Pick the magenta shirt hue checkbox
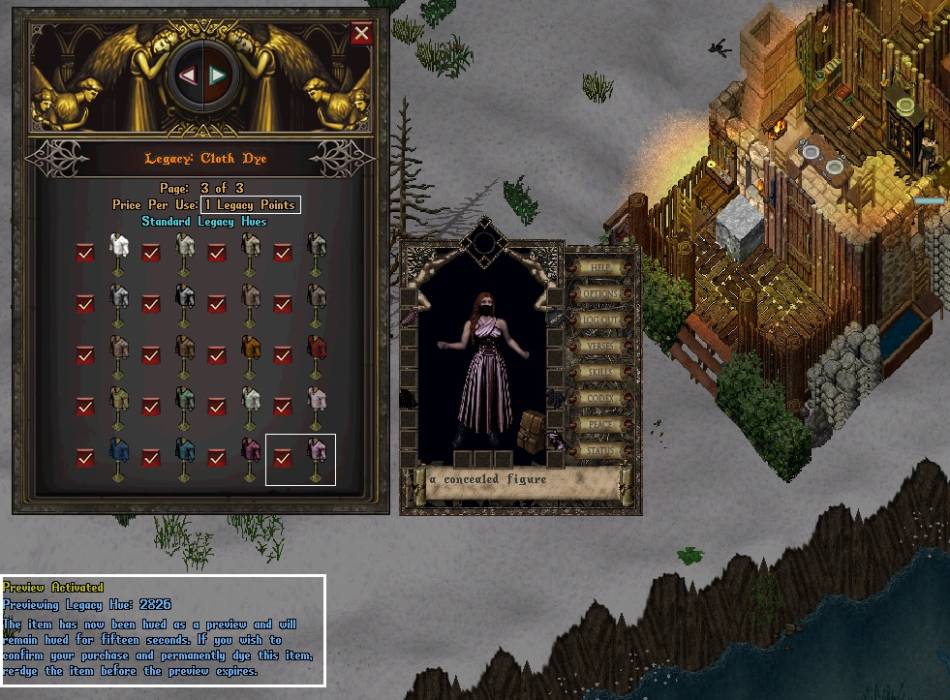The image size is (950, 700). point(217,457)
